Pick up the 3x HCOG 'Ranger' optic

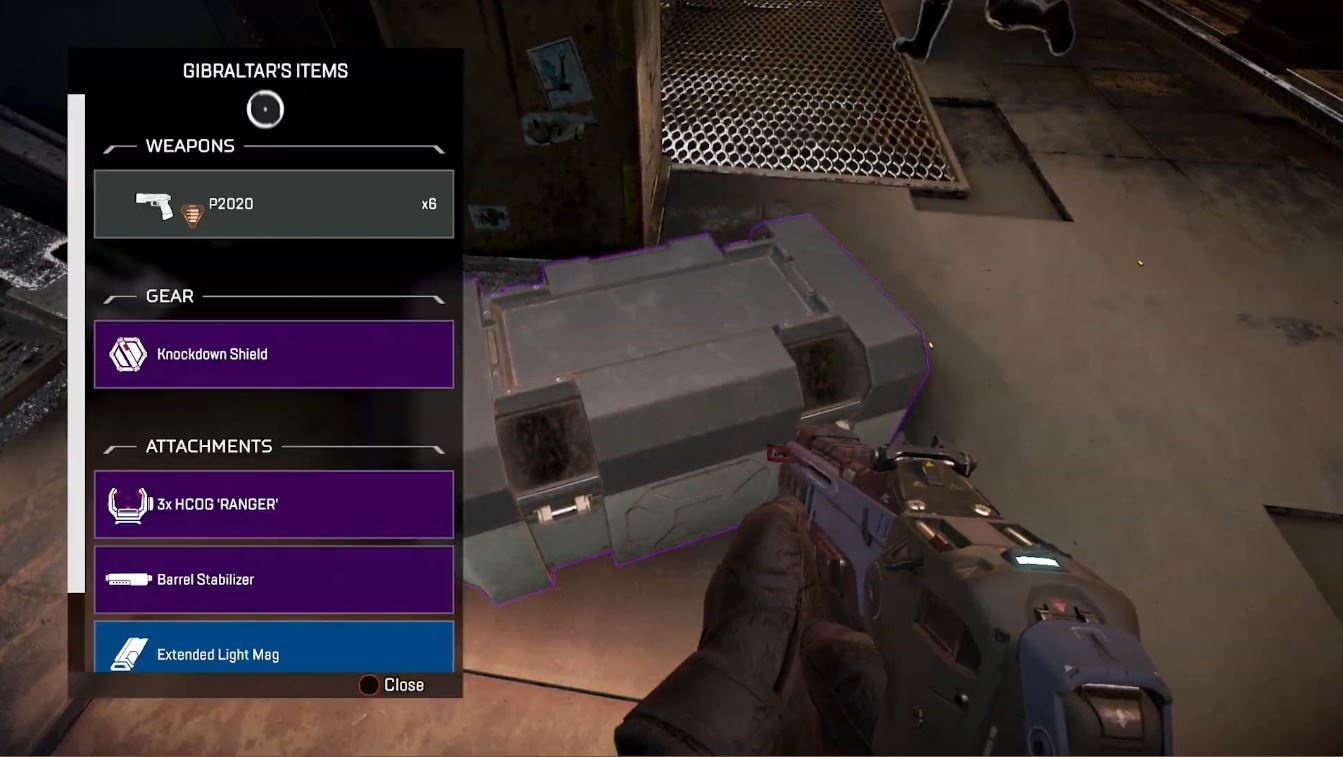273,504
